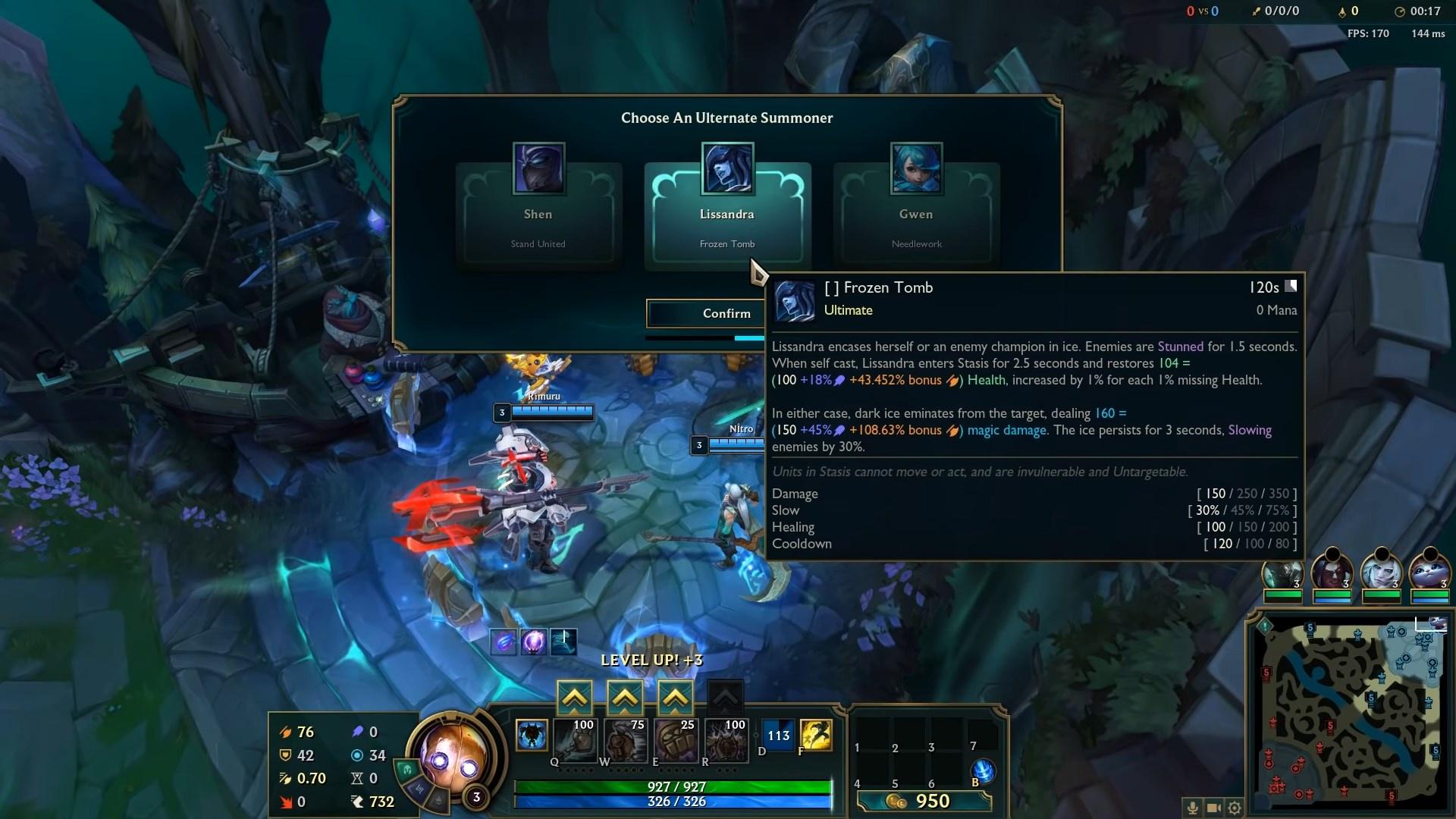This screenshot has height=819, width=1456.
Task: Click the Static Field R ability icon
Action: click(x=725, y=741)
